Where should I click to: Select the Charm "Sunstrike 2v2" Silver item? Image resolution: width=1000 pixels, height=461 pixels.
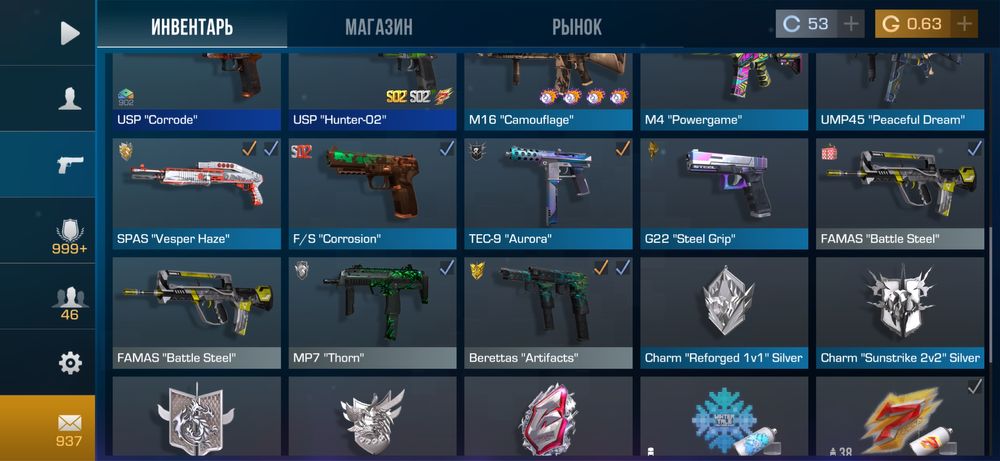[900, 312]
